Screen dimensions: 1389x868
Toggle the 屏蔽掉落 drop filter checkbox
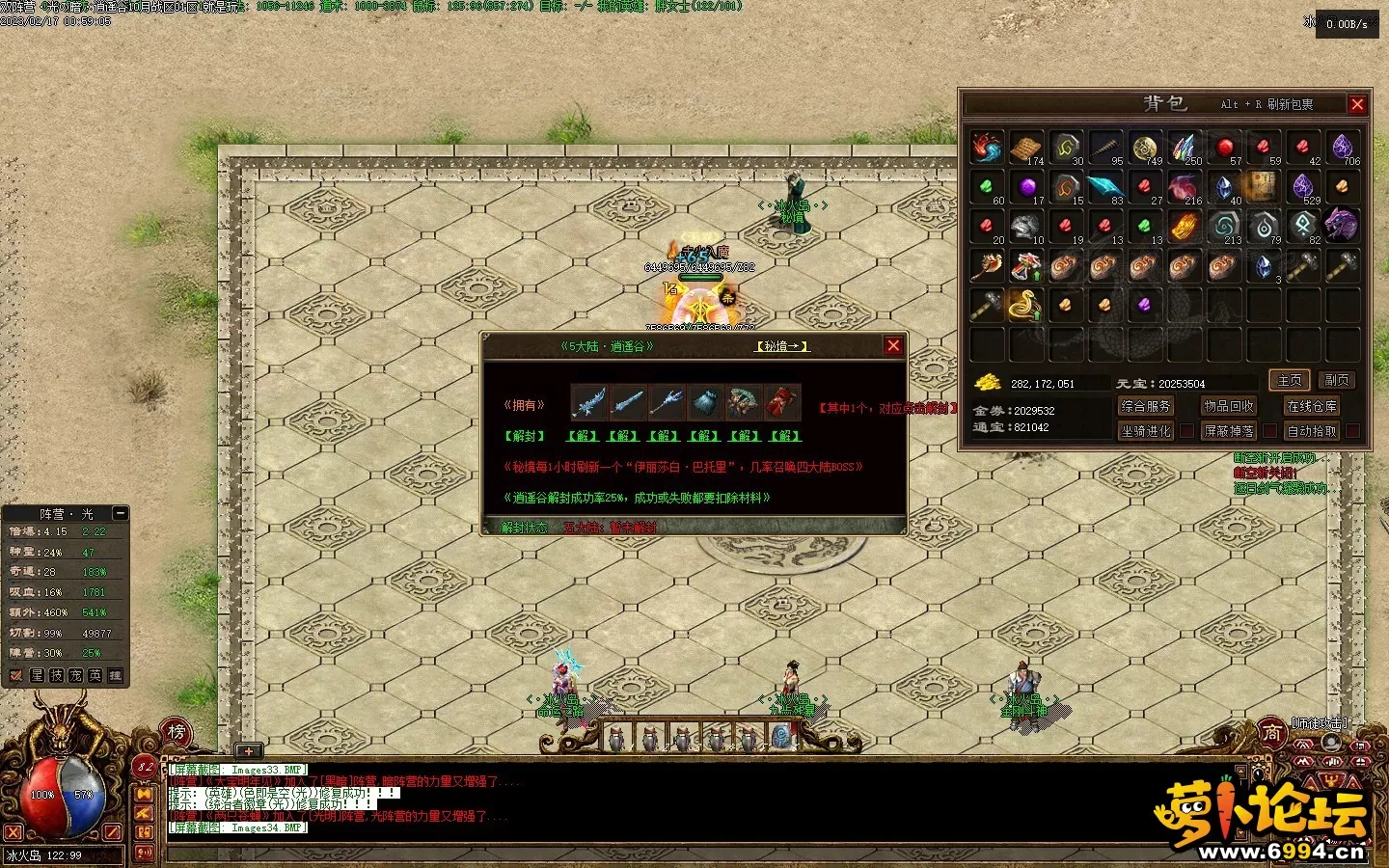coord(1269,431)
